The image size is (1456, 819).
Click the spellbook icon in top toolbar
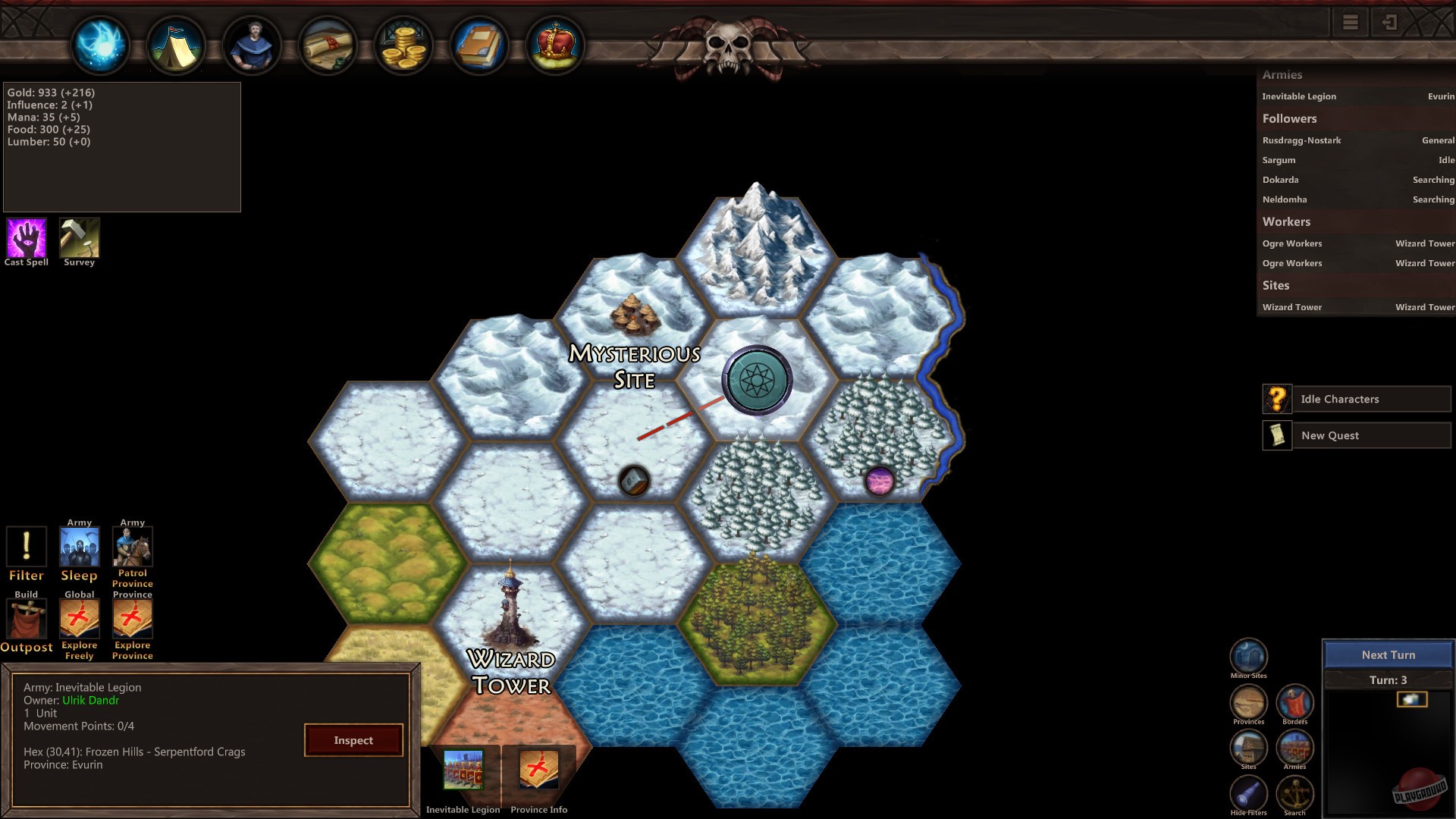(x=478, y=44)
